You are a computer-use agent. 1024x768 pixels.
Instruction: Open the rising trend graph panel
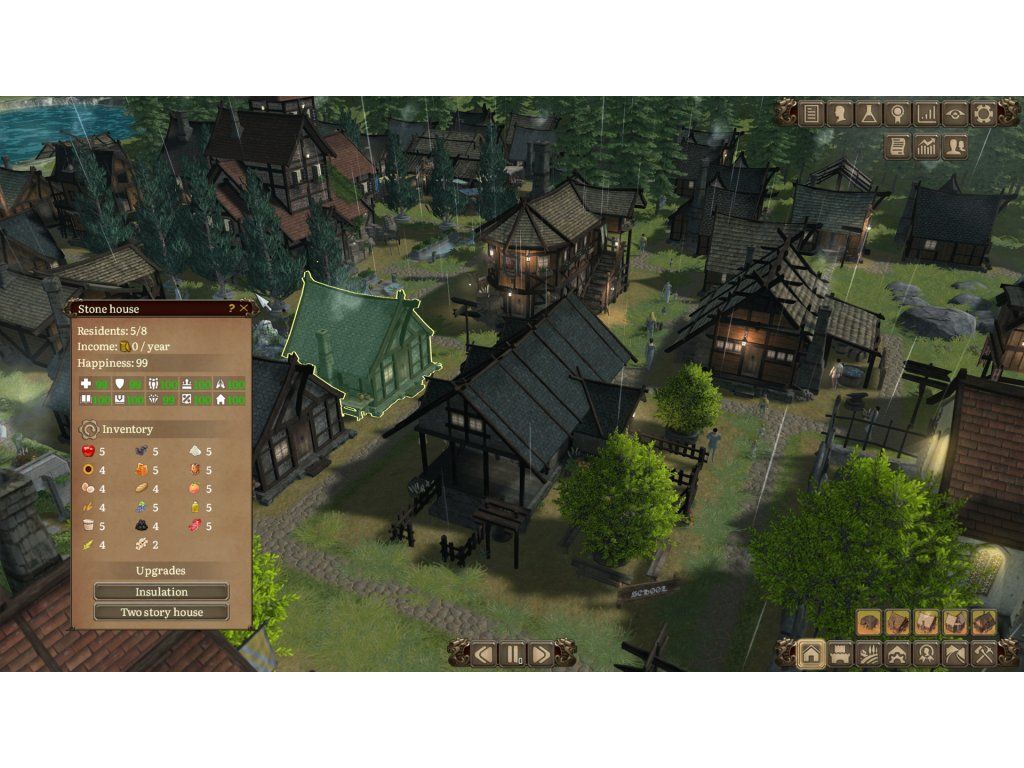pyautogui.click(x=927, y=147)
